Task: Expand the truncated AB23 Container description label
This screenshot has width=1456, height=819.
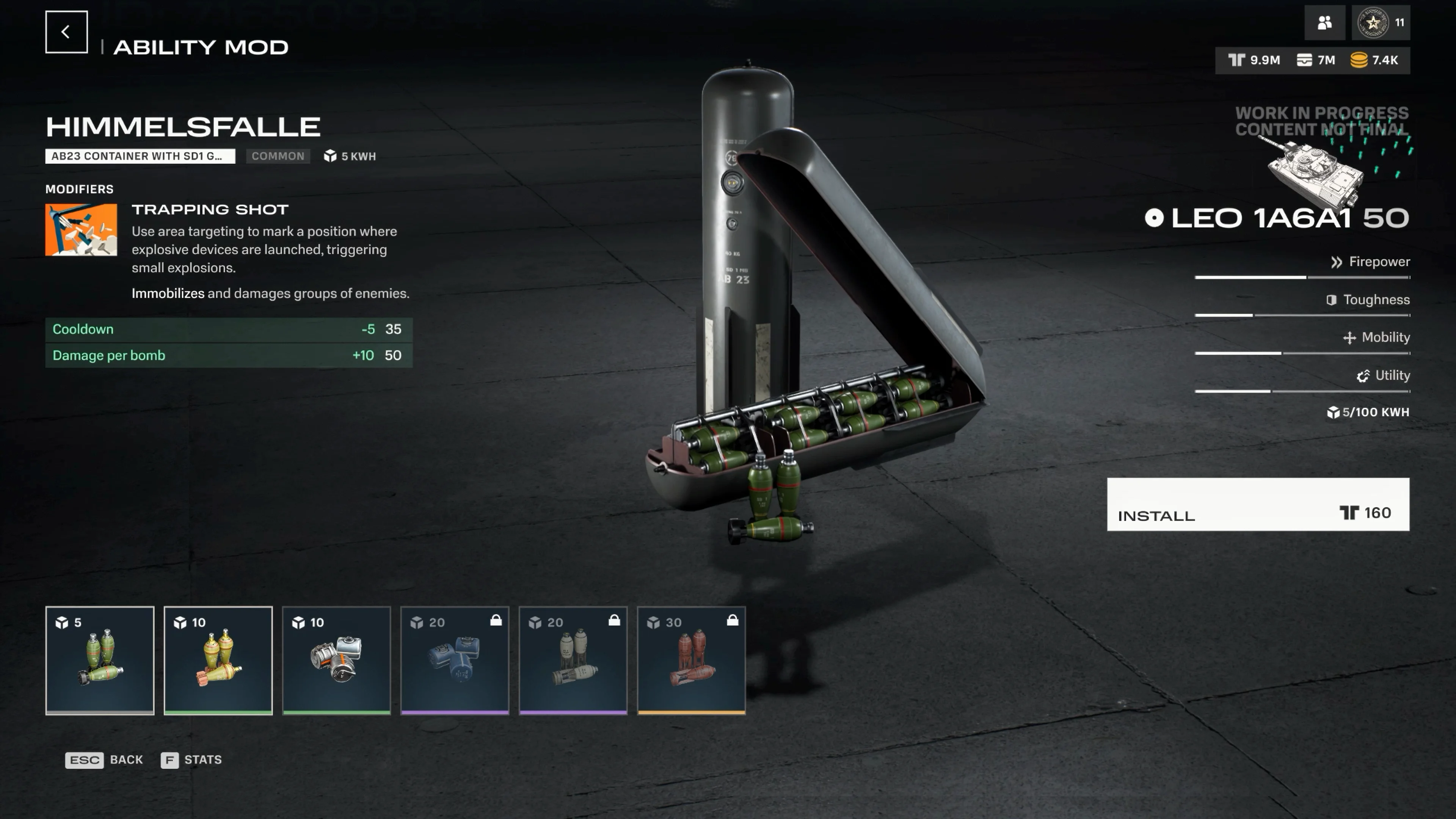Action: [x=140, y=156]
